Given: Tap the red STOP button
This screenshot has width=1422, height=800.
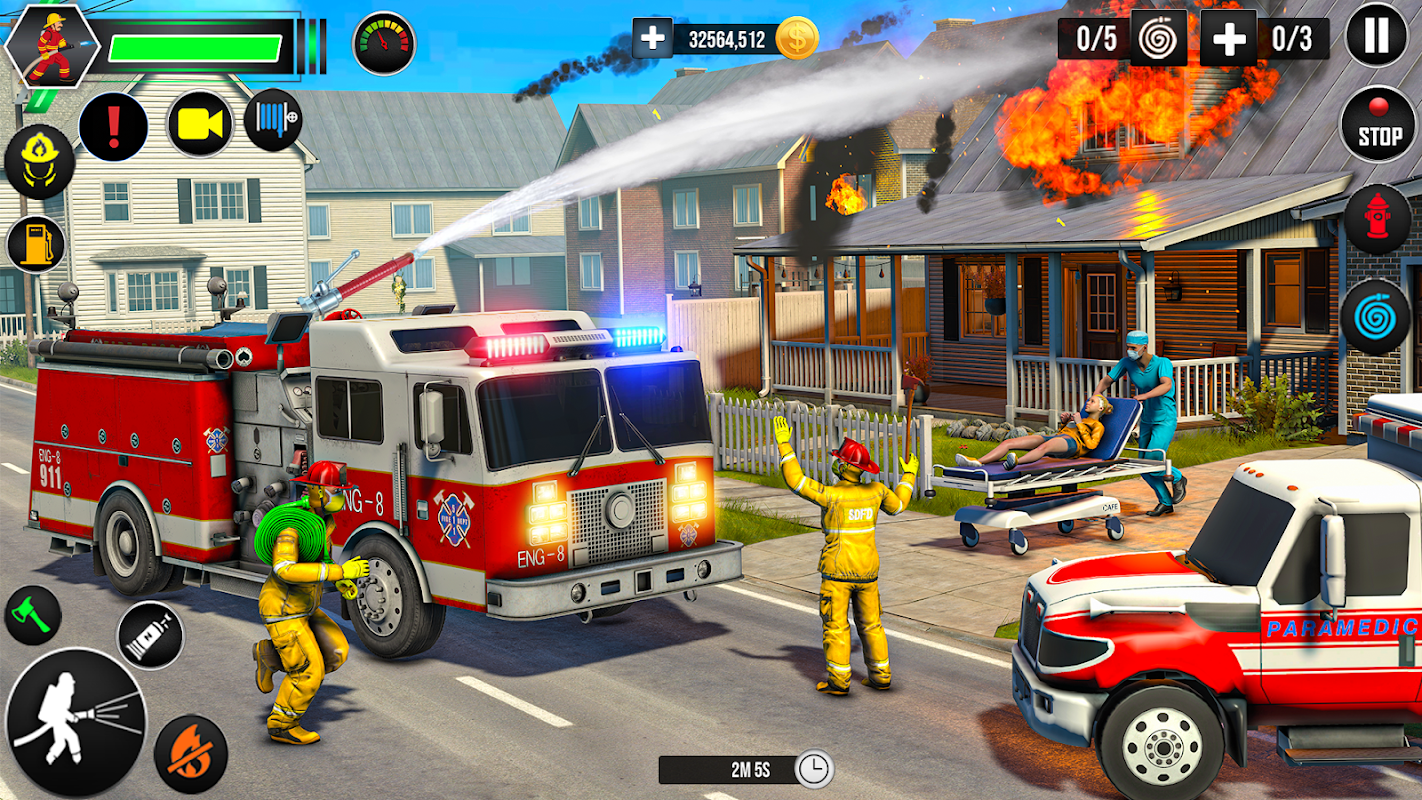Looking at the screenshot, I should coord(1377,124).
